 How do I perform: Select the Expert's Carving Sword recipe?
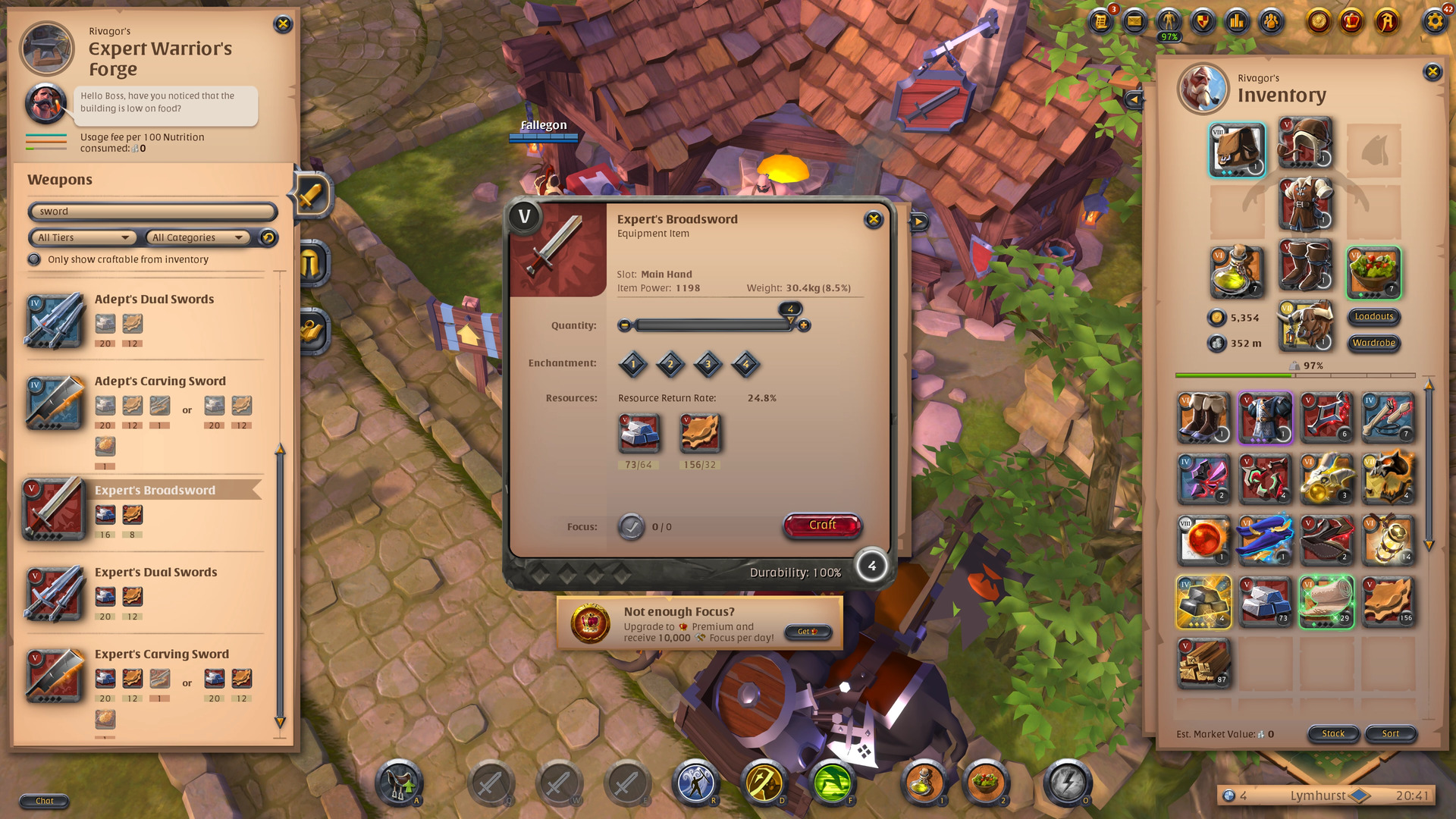tap(161, 654)
